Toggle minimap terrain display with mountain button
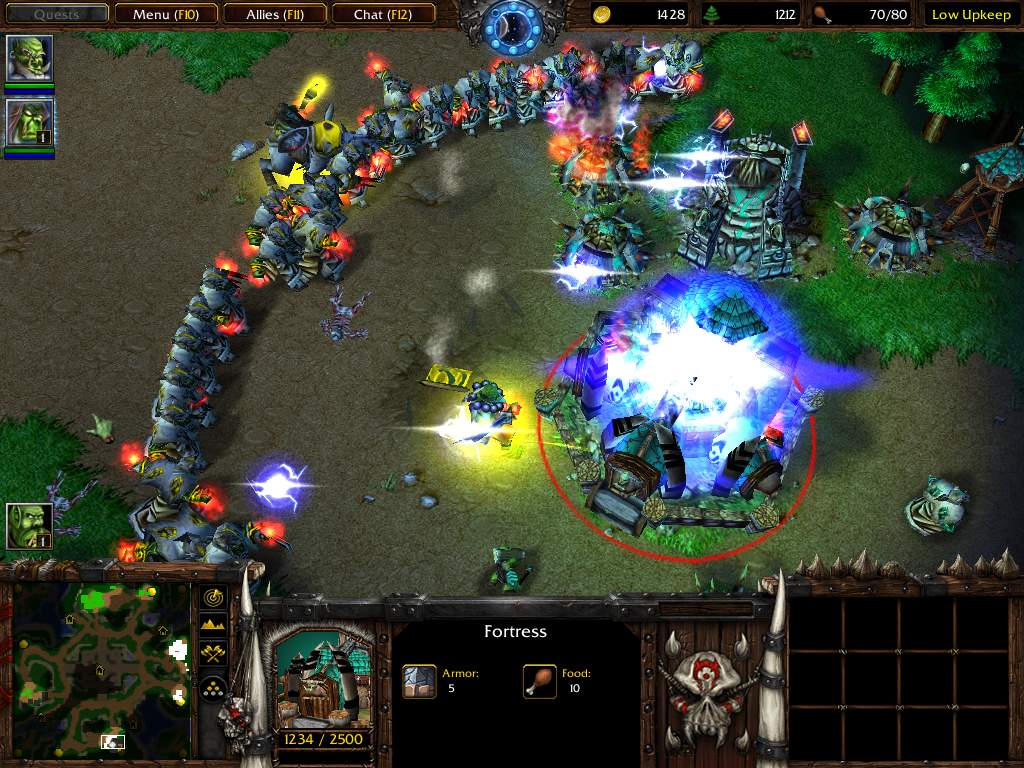Viewport: 1024px width, 768px height. click(x=213, y=625)
